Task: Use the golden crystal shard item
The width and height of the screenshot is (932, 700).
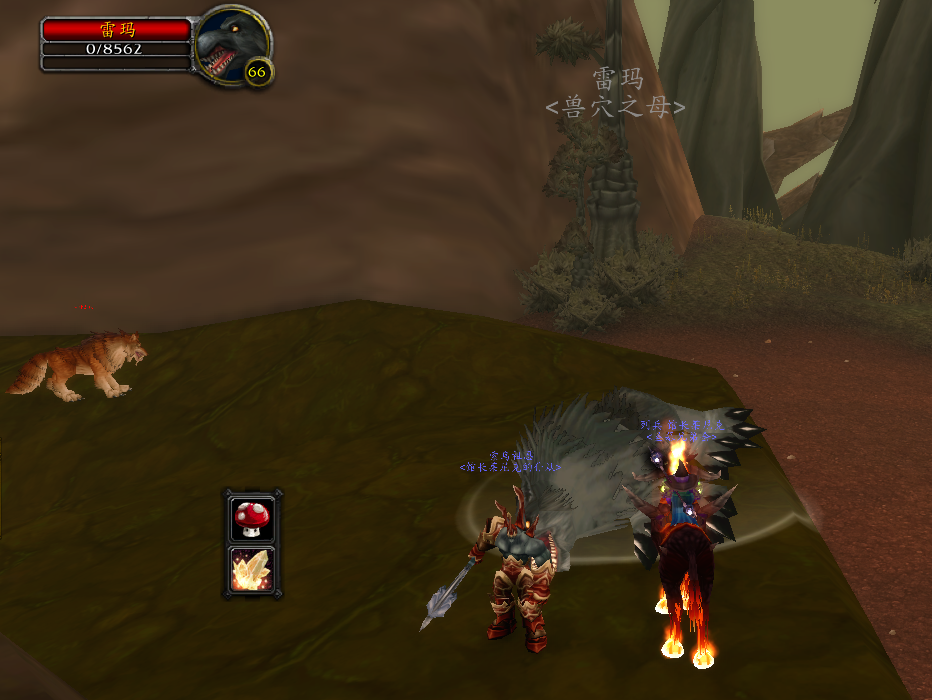Action: (x=251, y=569)
